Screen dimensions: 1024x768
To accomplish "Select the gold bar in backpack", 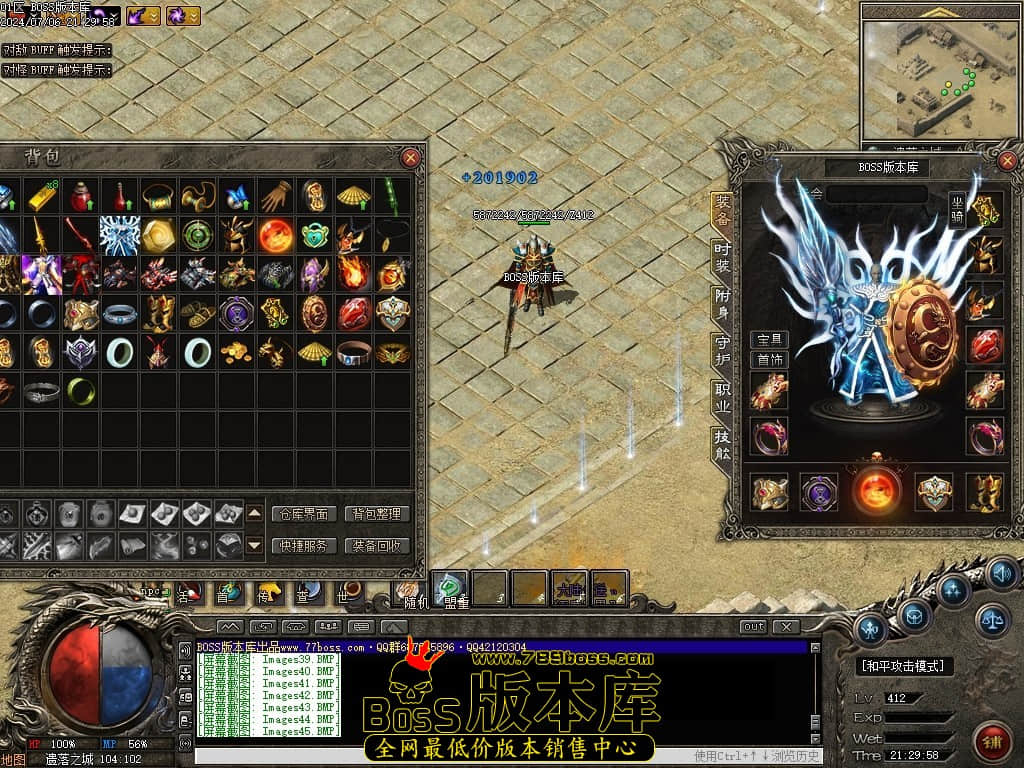I will tap(41, 196).
